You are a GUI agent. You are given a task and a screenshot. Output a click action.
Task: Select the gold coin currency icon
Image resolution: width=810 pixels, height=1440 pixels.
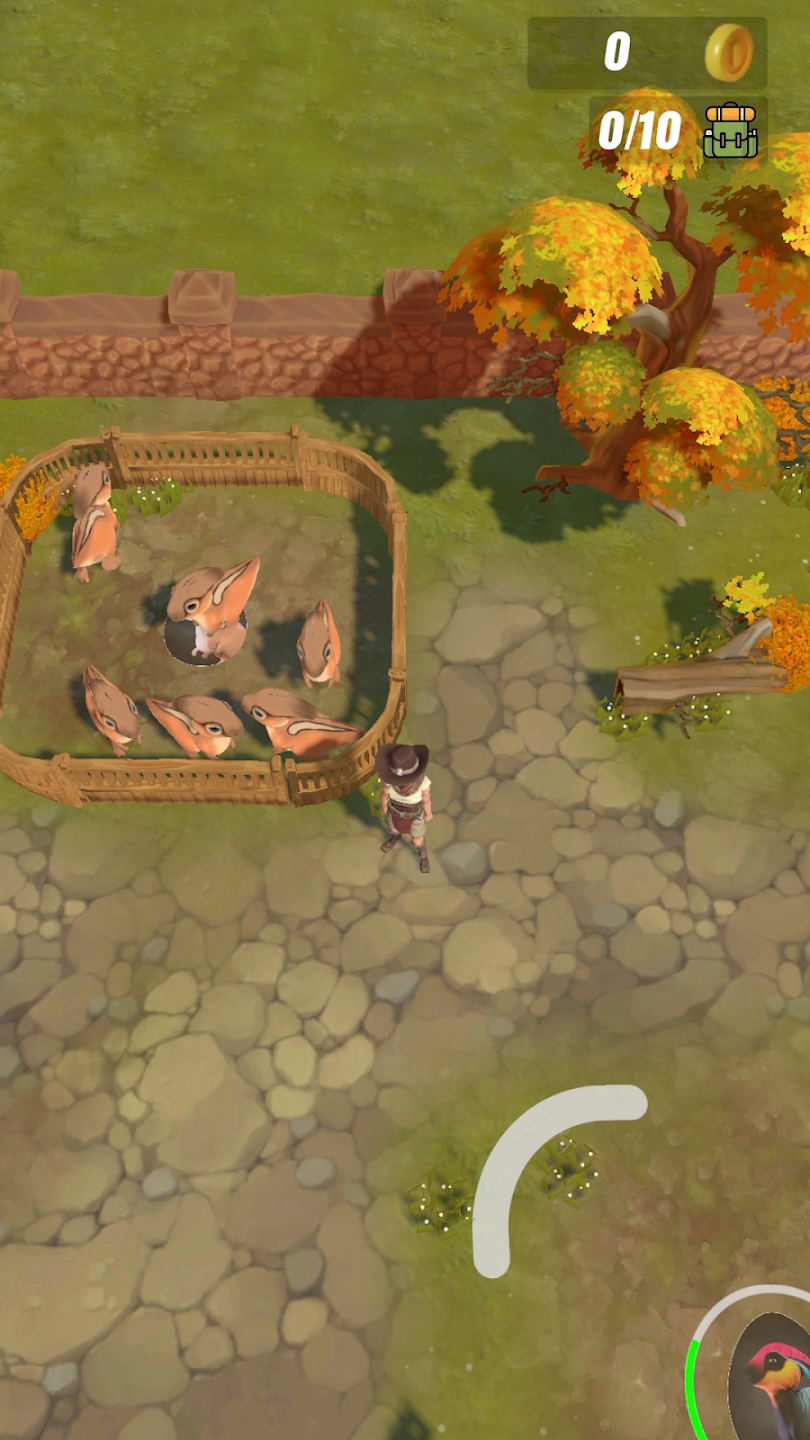coord(729,52)
